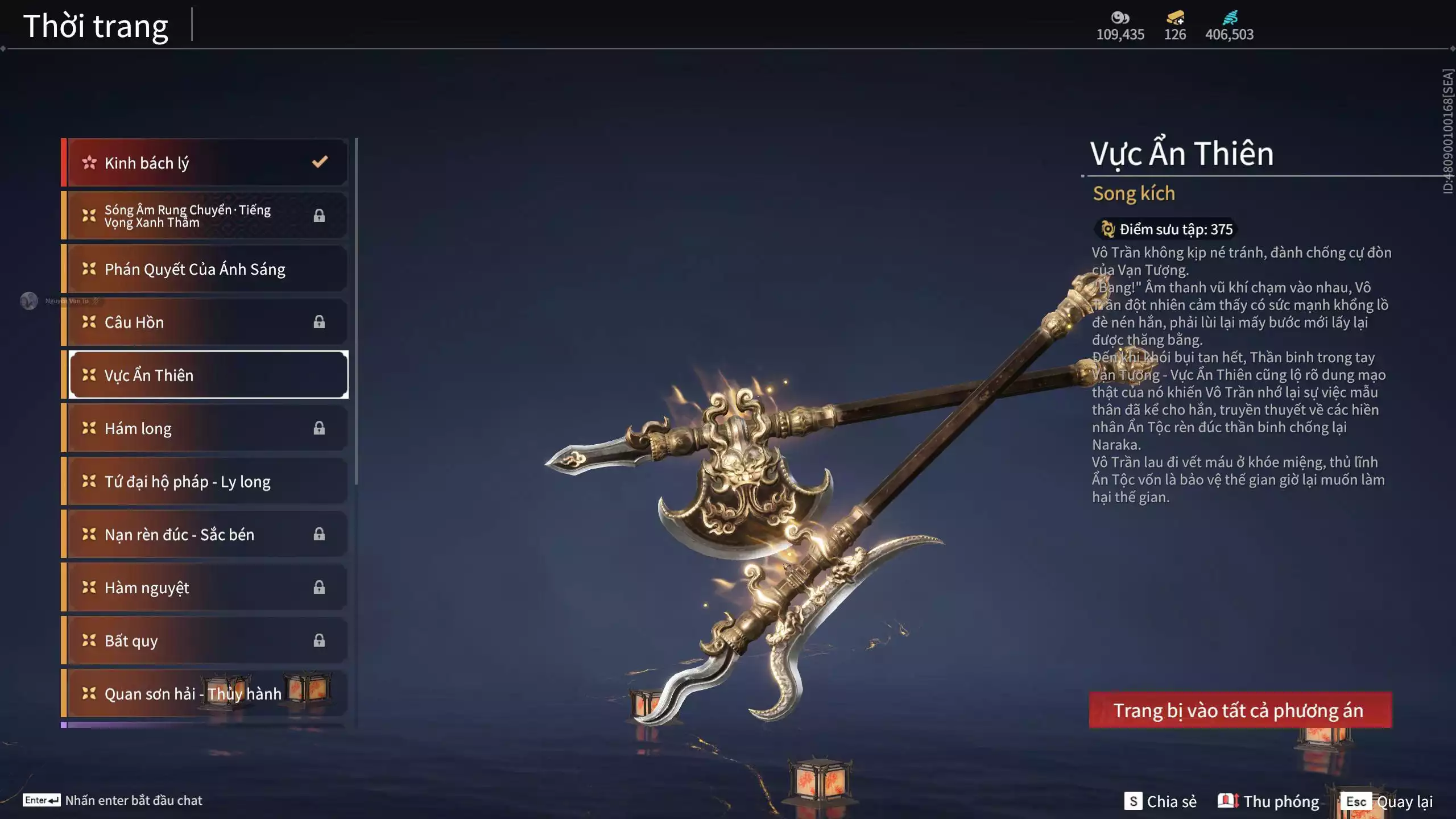
Task: Select the Hàm nguyệt skin
Action: pos(205,588)
